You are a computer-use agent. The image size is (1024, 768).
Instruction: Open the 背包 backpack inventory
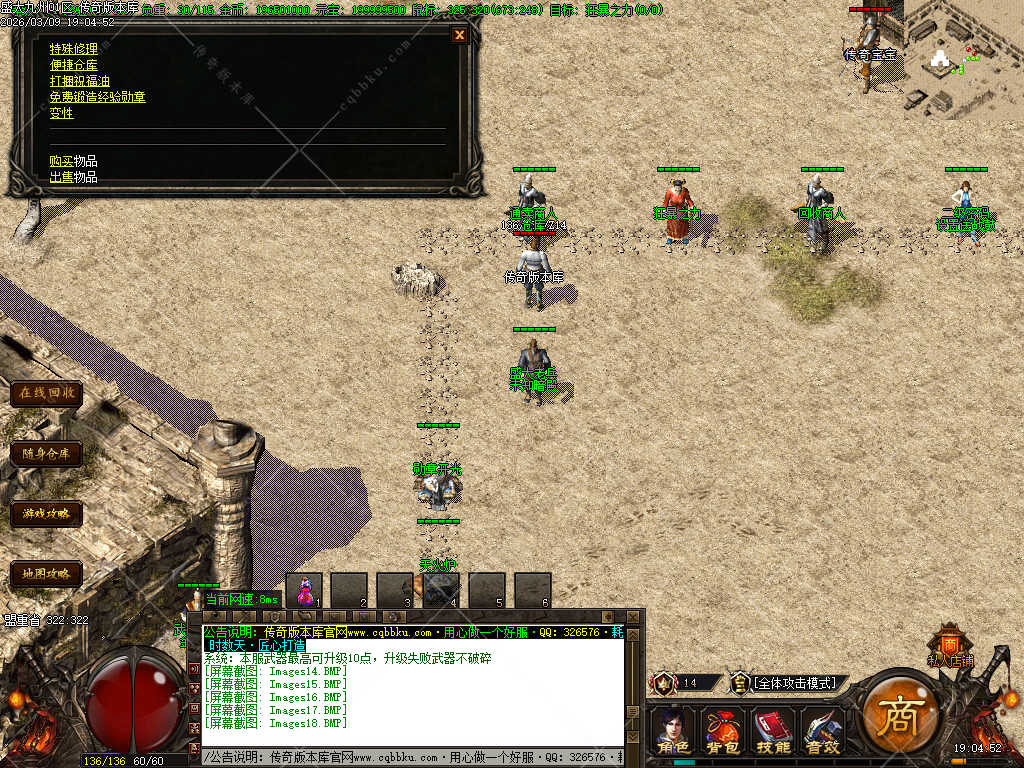coord(723,731)
